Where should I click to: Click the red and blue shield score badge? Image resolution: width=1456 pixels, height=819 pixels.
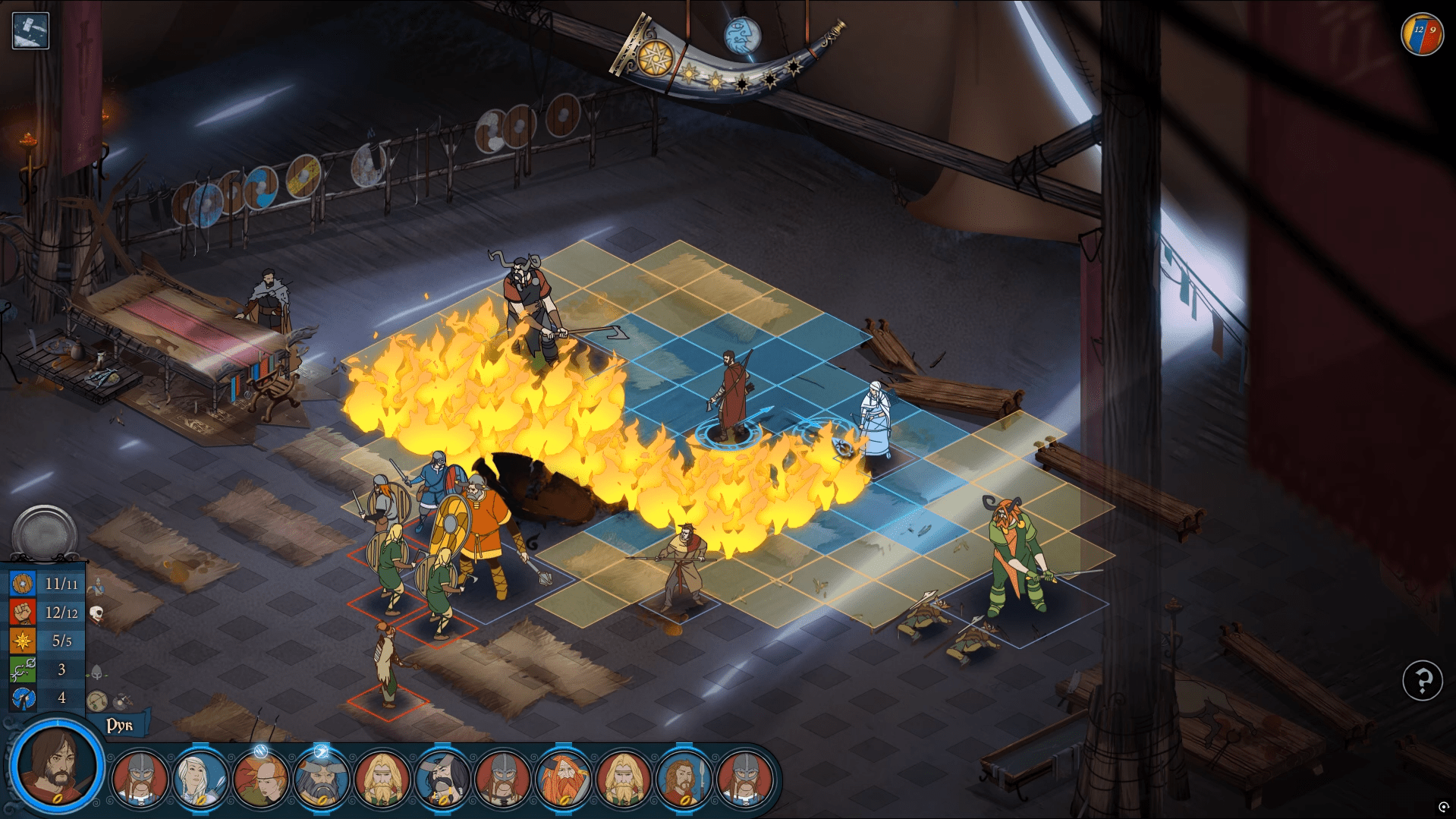pos(1422,35)
